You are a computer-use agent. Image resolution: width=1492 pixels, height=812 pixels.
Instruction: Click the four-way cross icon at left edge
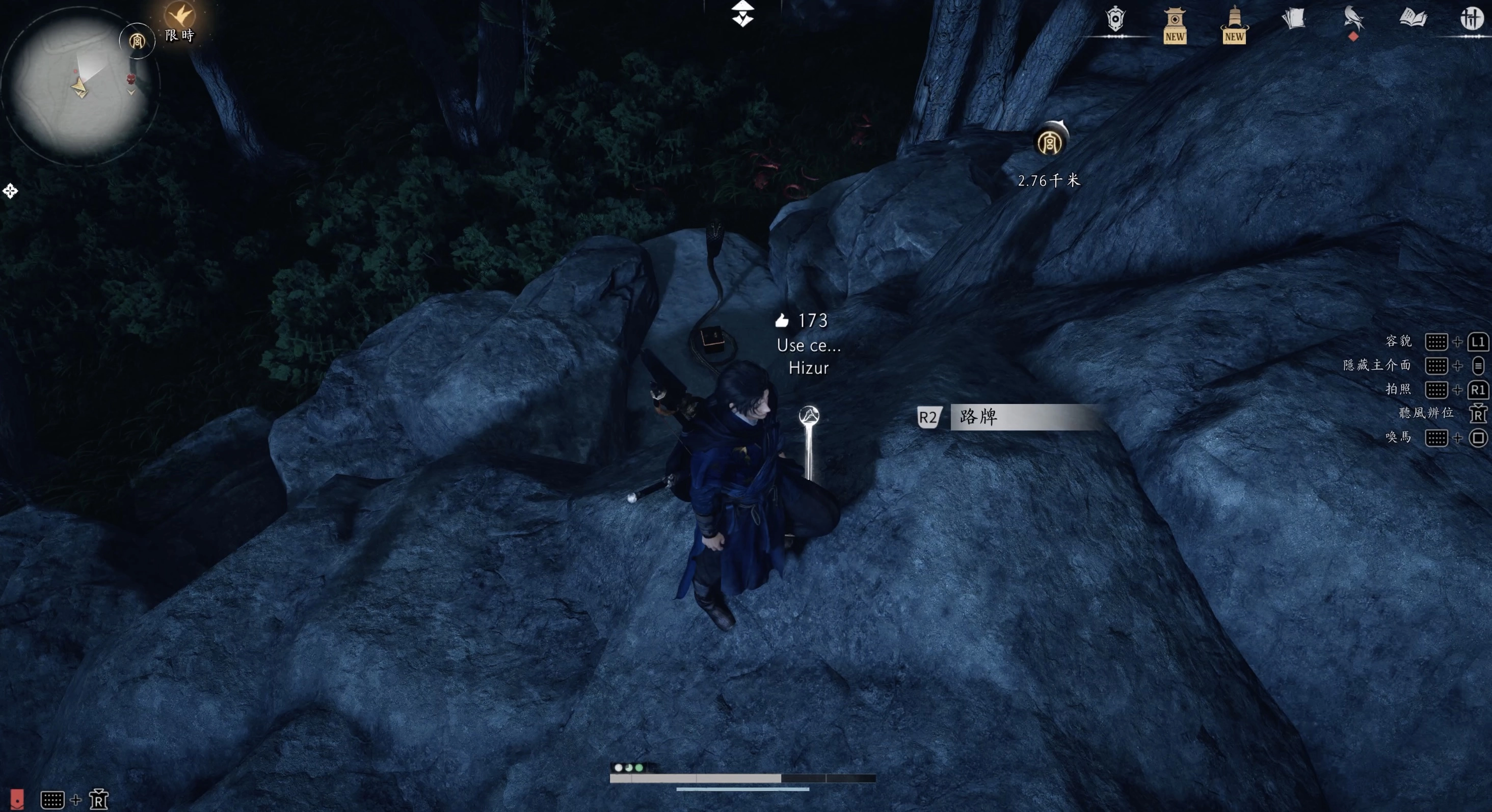point(10,191)
